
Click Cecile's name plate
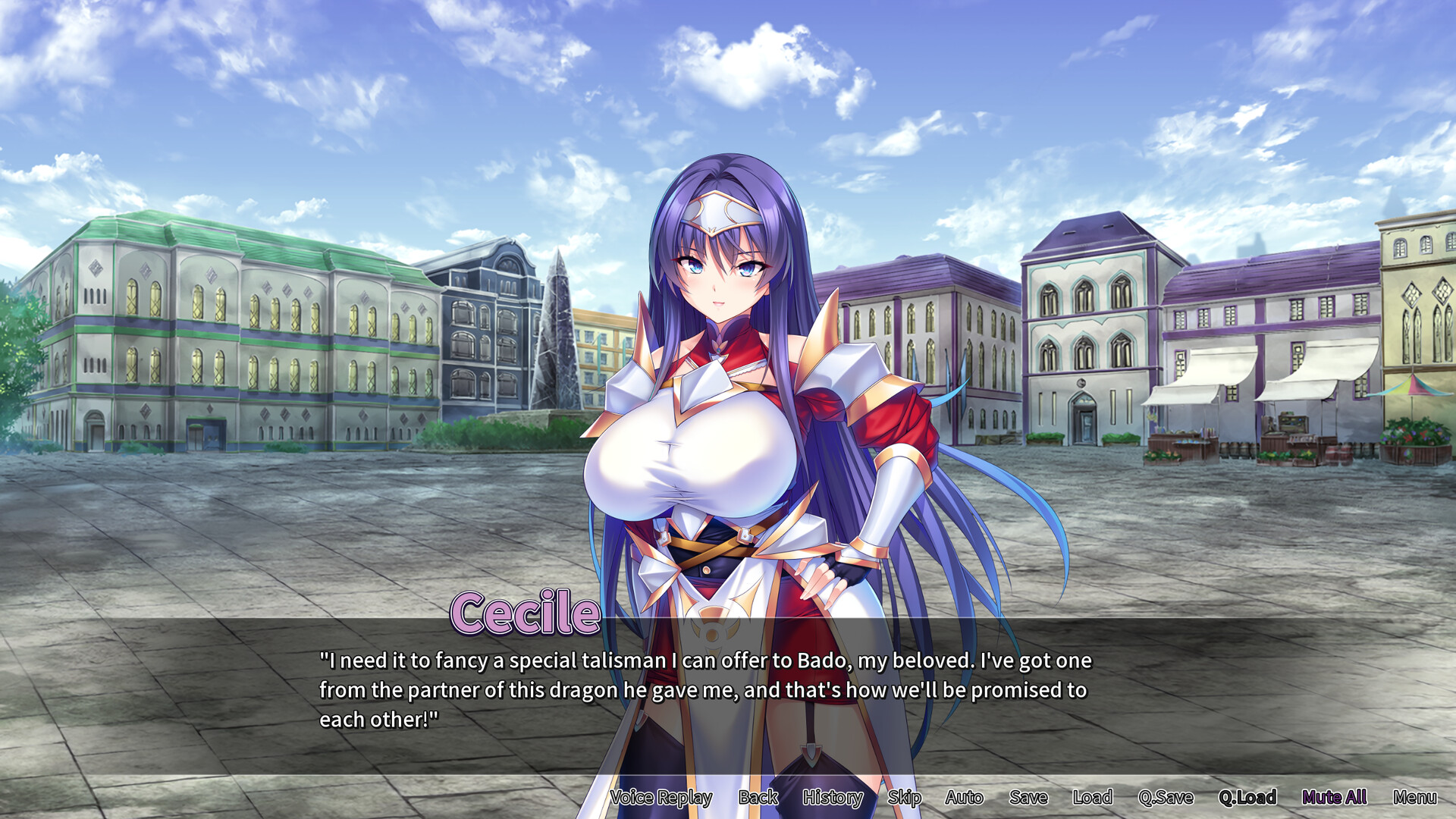tap(523, 611)
